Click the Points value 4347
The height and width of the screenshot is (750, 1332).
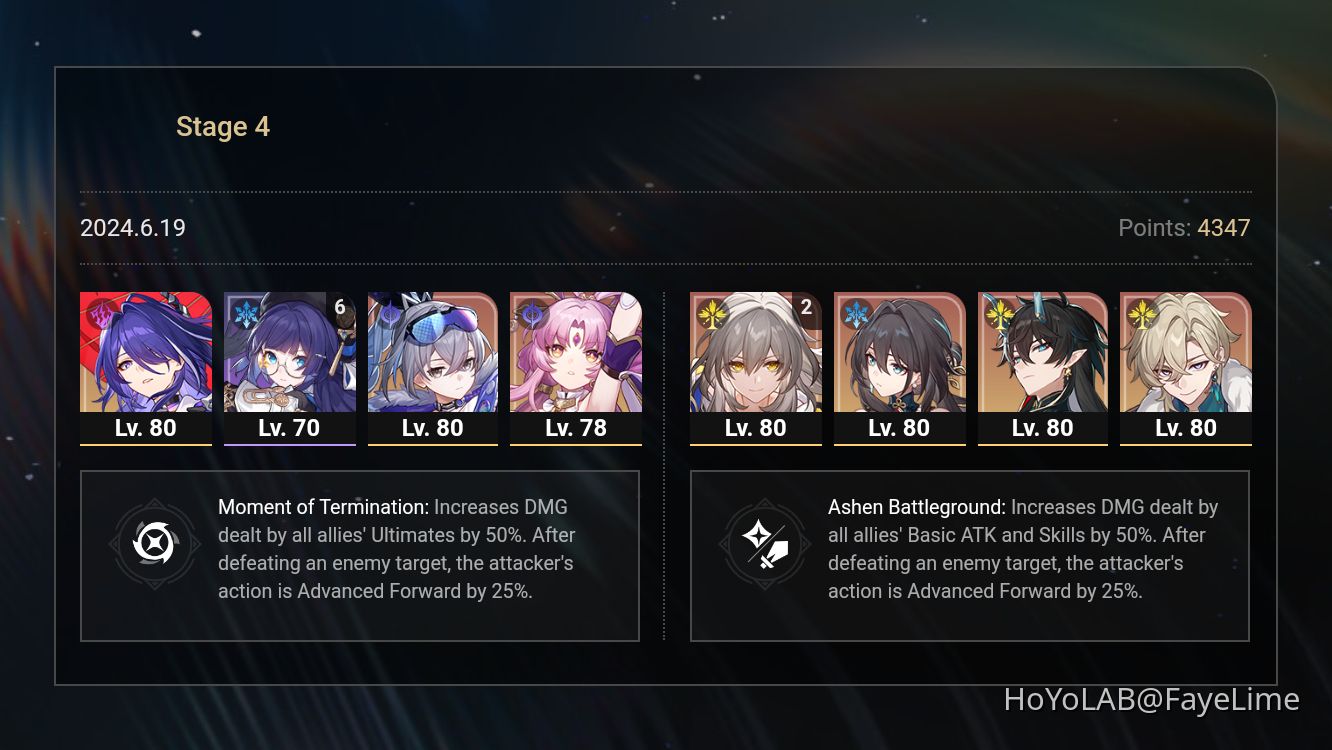[1223, 228]
